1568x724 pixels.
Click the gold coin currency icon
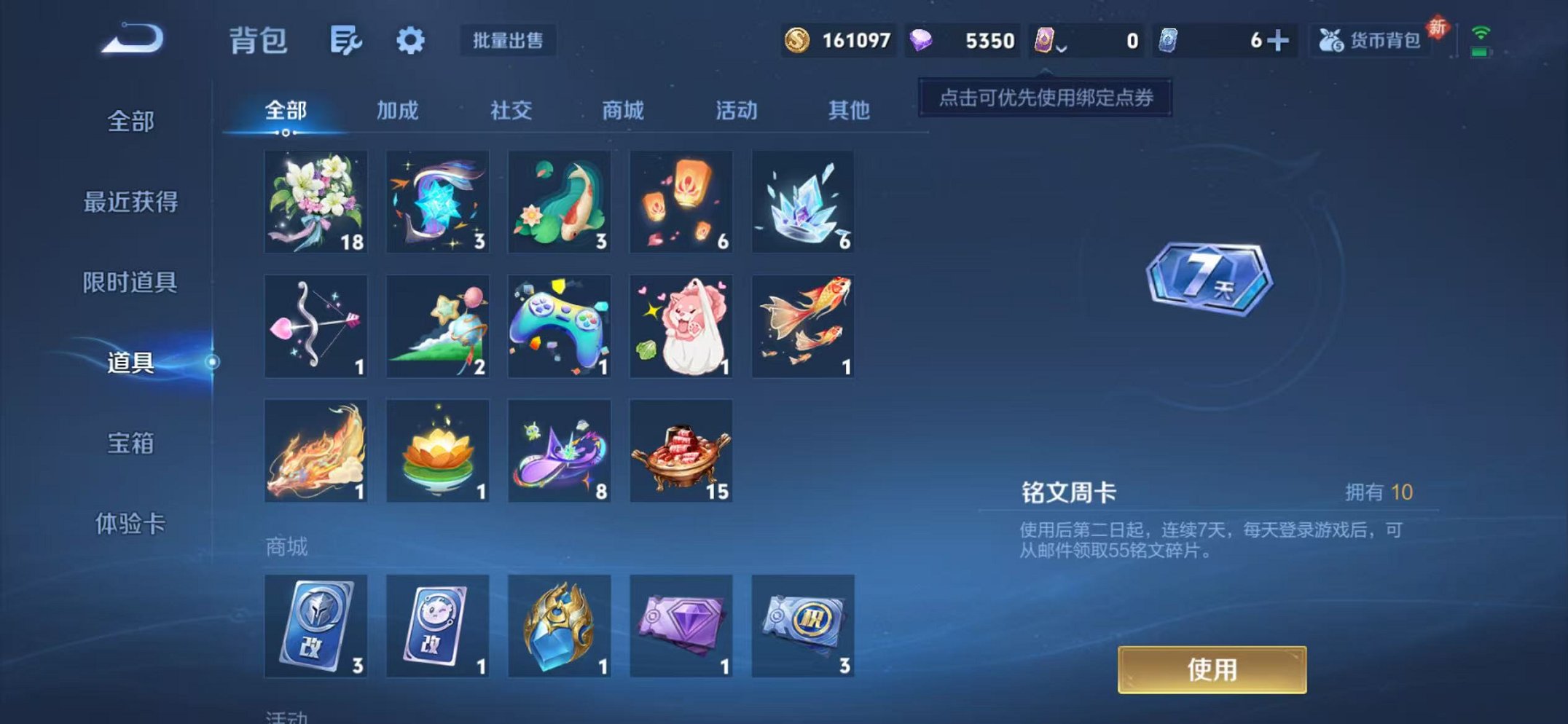coord(799,42)
